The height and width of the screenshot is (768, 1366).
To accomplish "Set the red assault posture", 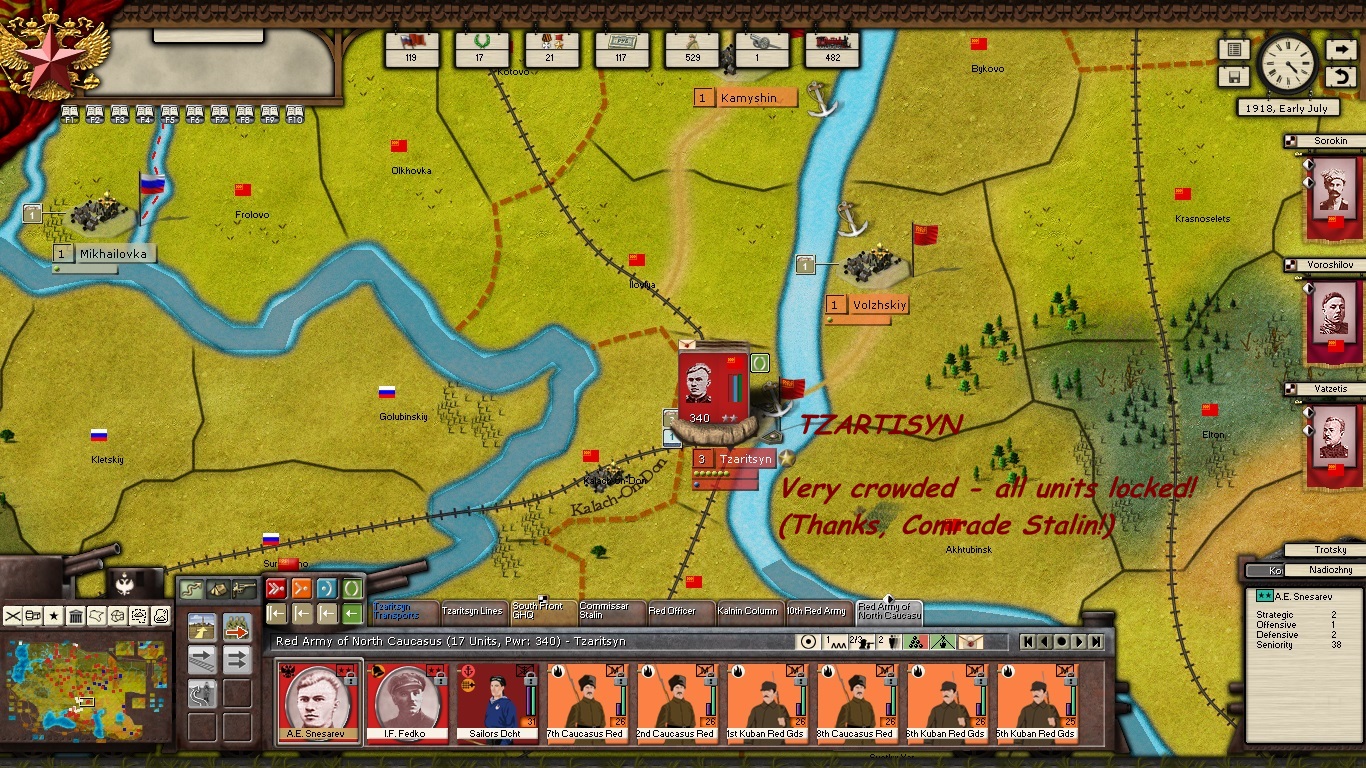I will coord(276,588).
